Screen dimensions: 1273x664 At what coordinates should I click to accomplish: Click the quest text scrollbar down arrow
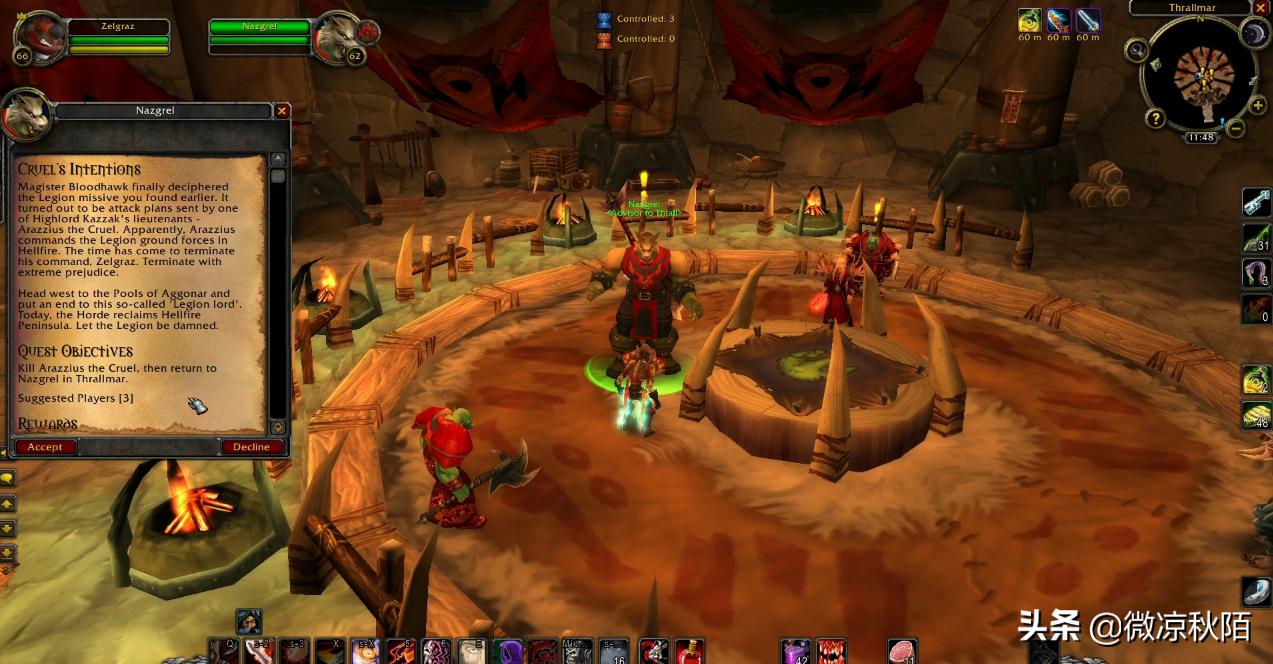pos(278,427)
